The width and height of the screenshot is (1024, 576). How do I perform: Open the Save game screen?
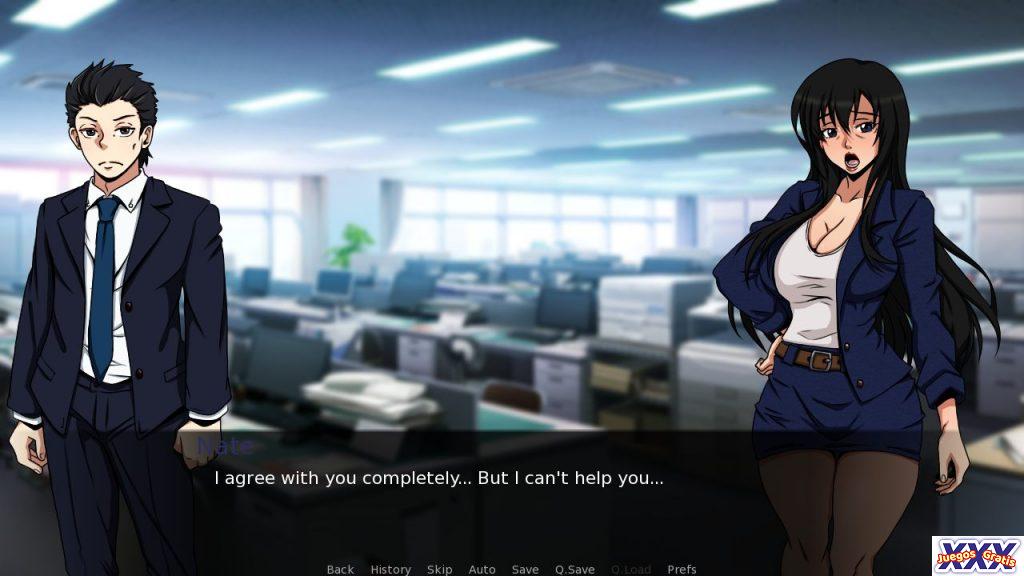pos(525,569)
